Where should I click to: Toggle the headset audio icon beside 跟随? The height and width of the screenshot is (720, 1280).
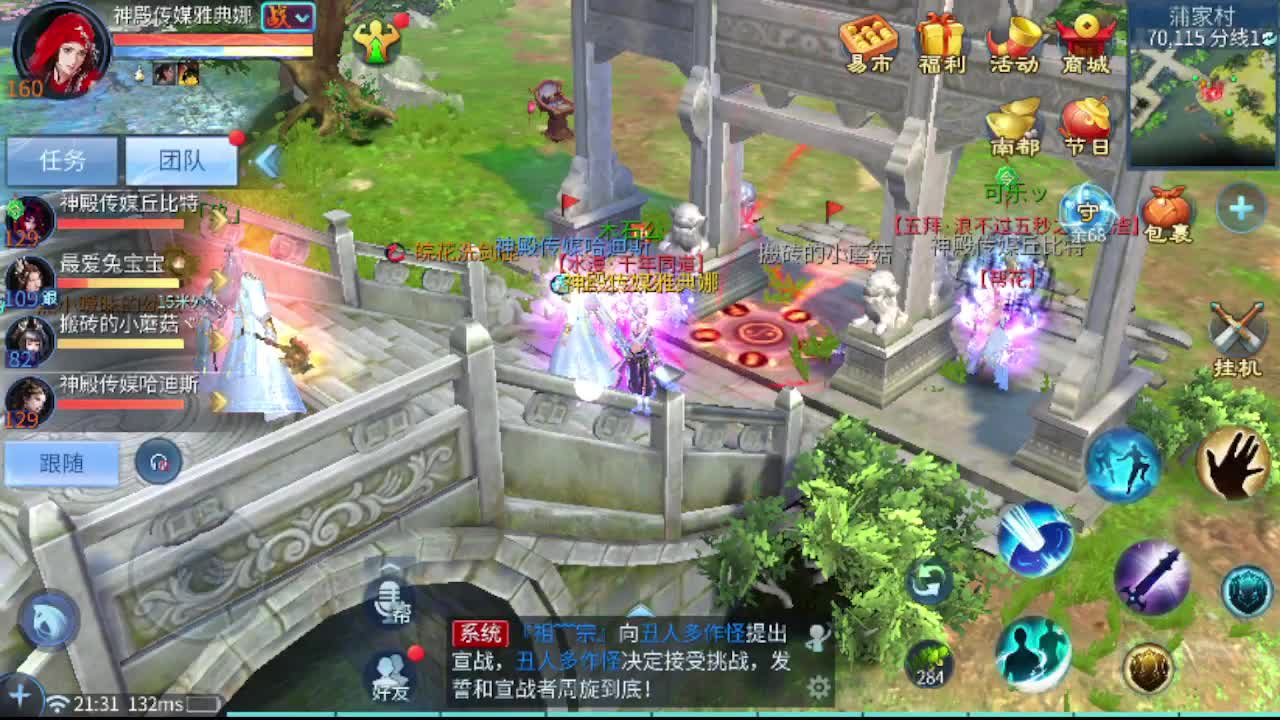click(x=157, y=461)
